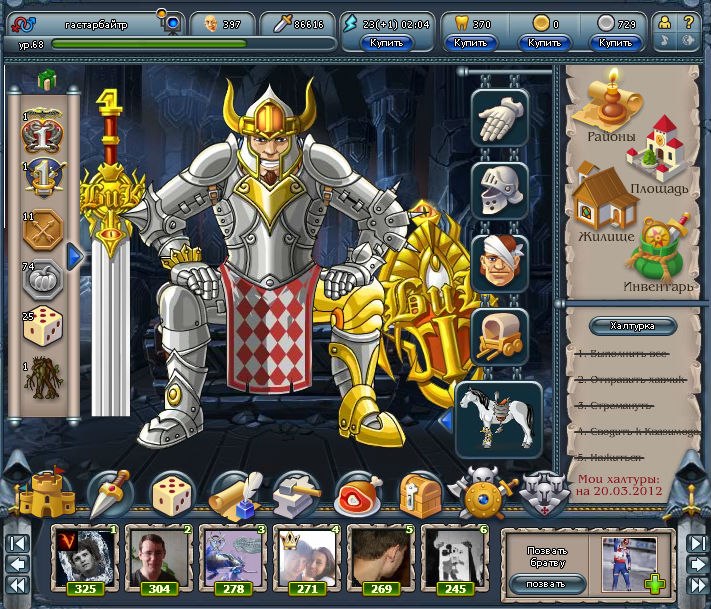Select the pumpkin item showing 74

pos(43,282)
